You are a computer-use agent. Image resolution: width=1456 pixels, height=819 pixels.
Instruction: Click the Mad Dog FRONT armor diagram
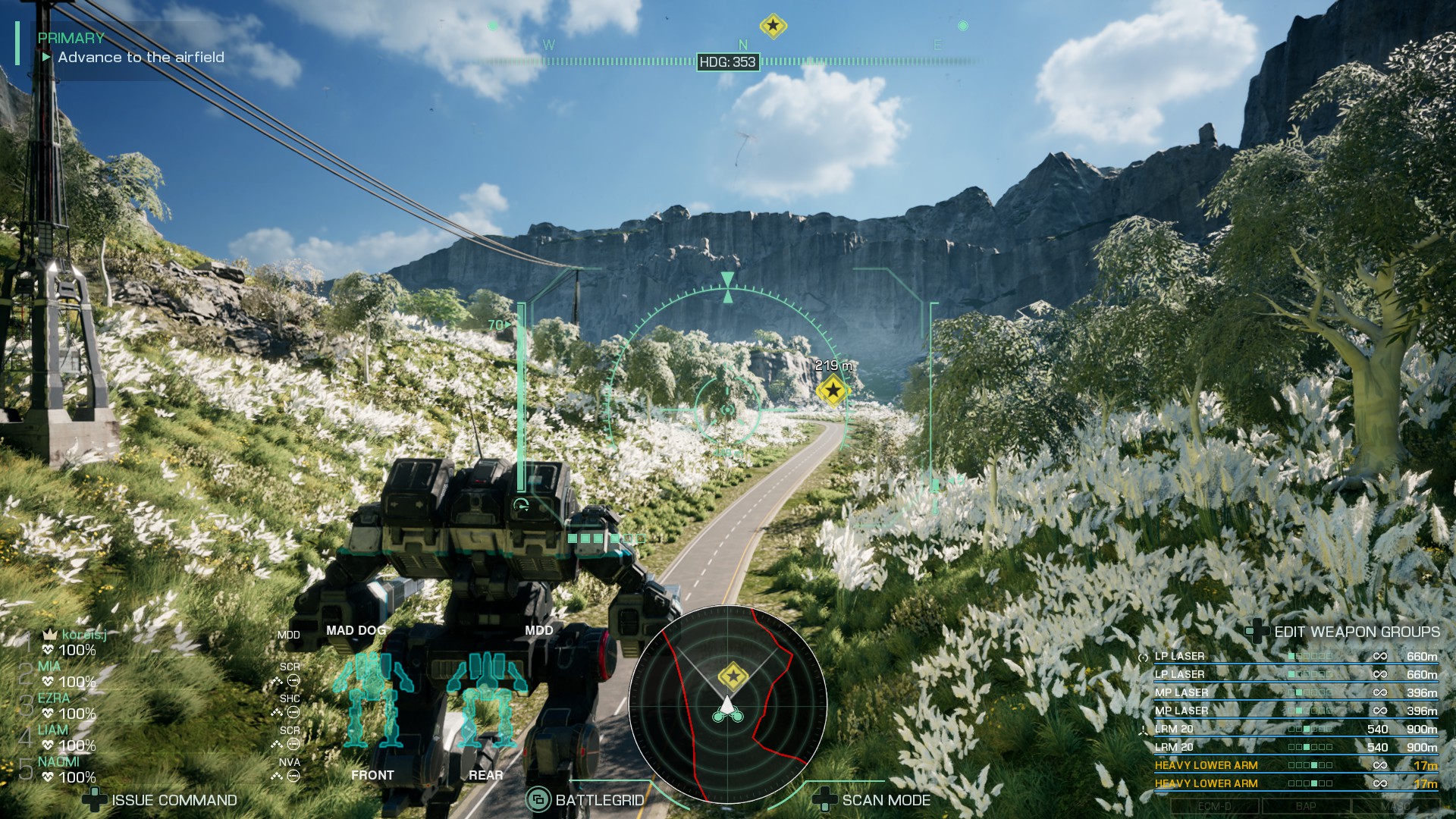tap(372, 701)
